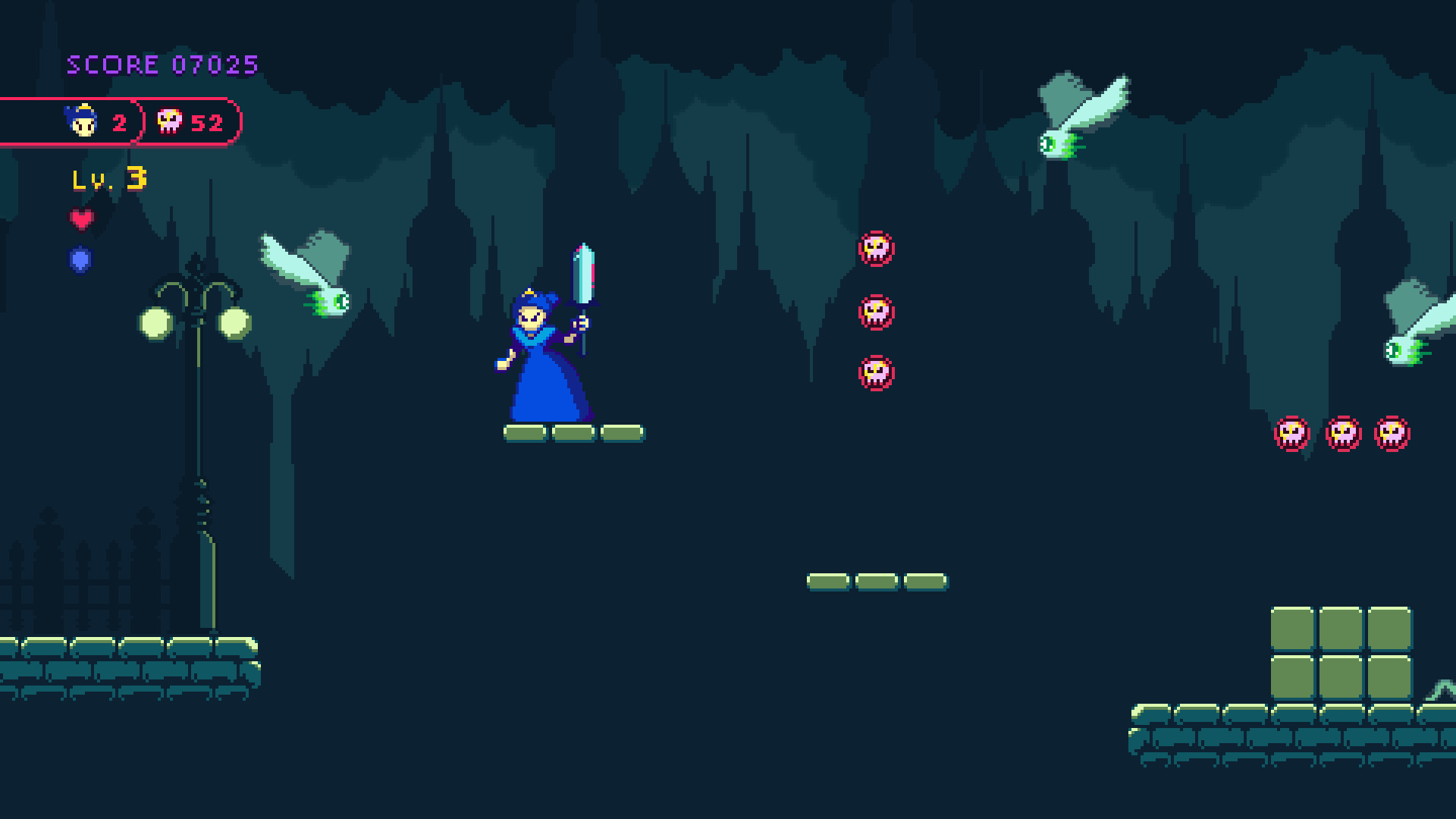The width and height of the screenshot is (1456, 819).
Task: Click the lives counter showing 2
Action: pyautogui.click(x=121, y=122)
